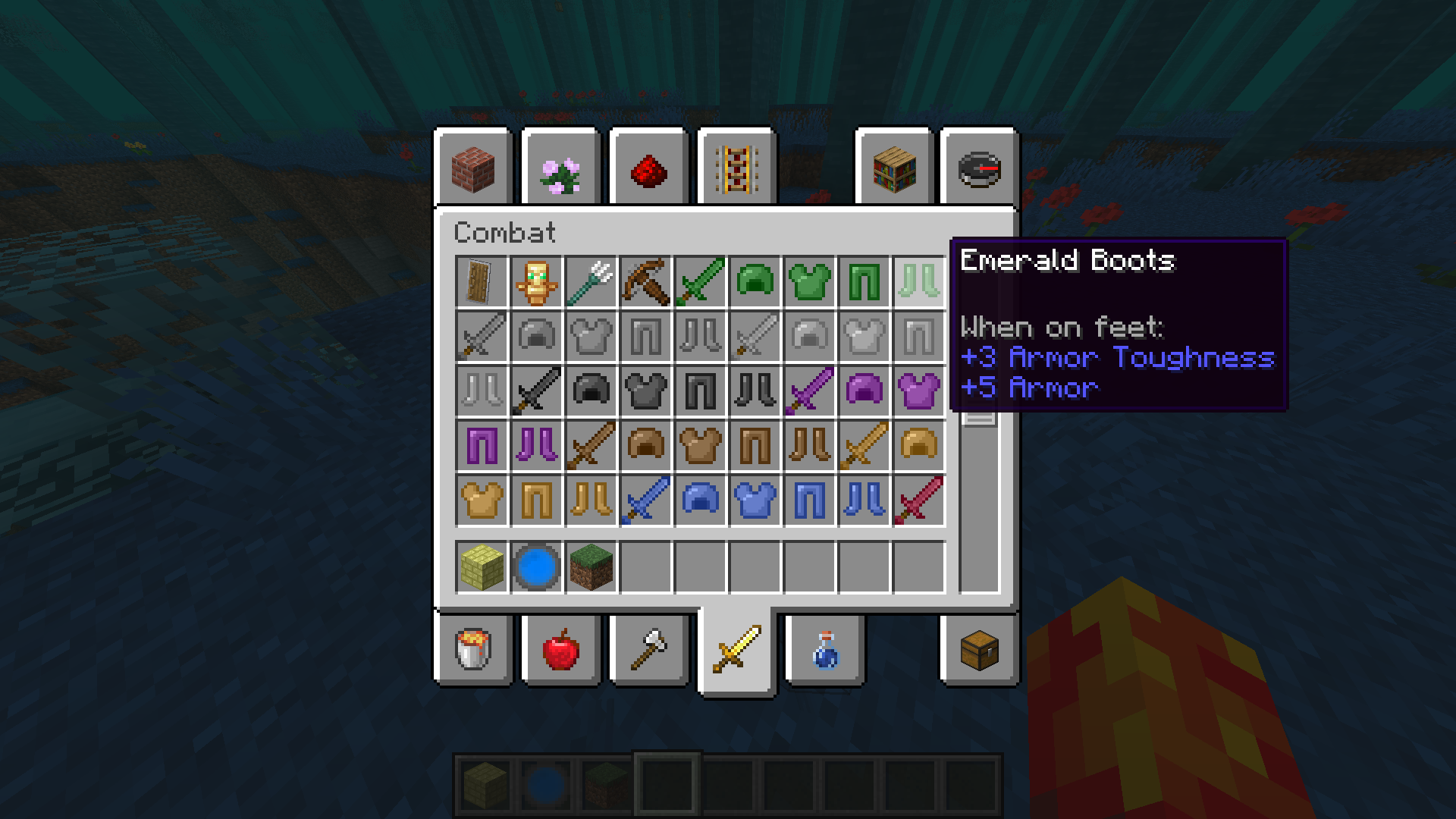The image size is (1456, 819).
Task: Pick up the golden chestplate
Action: tap(482, 500)
